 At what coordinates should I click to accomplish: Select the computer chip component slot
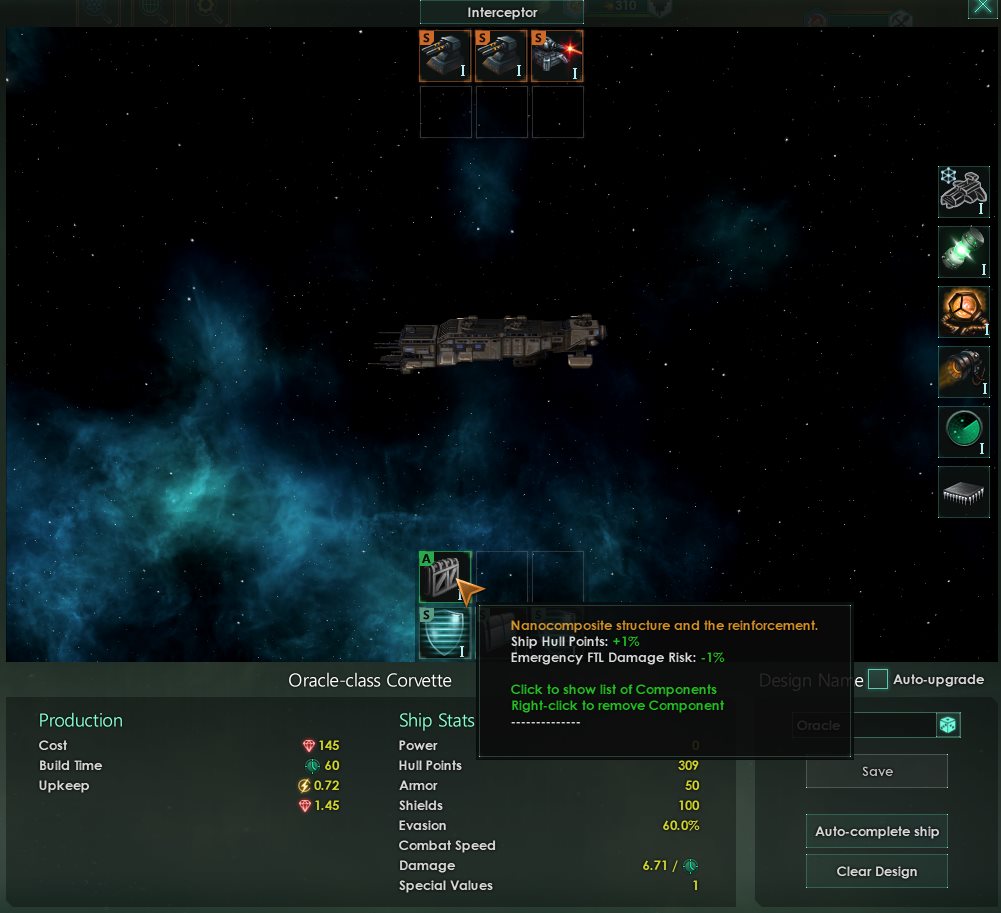click(x=964, y=492)
